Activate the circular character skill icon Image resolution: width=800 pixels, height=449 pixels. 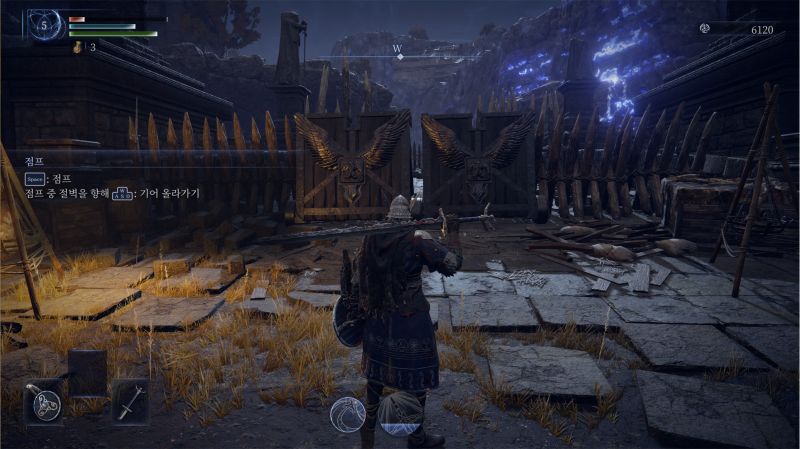tap(348, 414)
